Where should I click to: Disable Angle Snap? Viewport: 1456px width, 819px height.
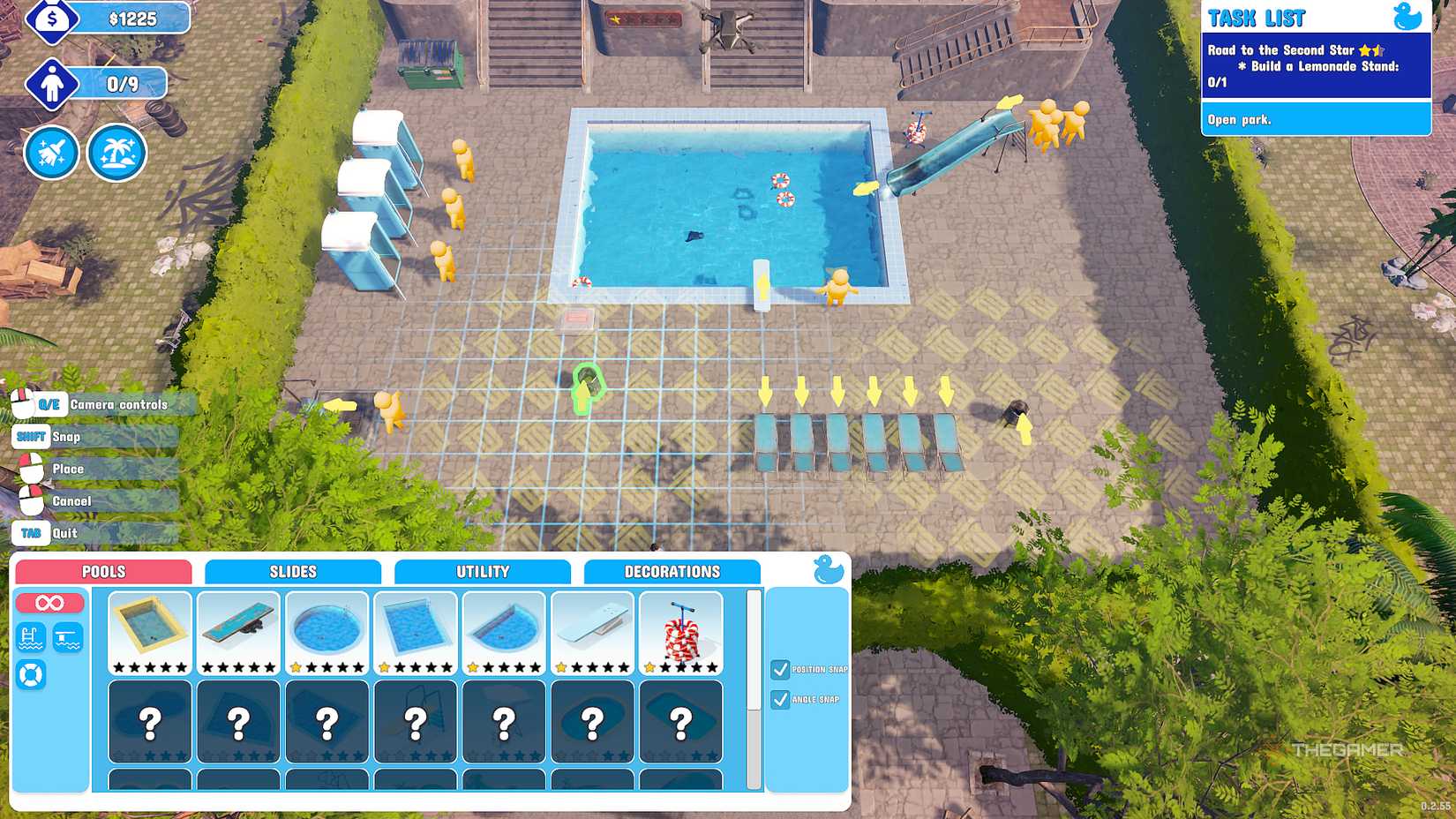(x=782, y=700)
